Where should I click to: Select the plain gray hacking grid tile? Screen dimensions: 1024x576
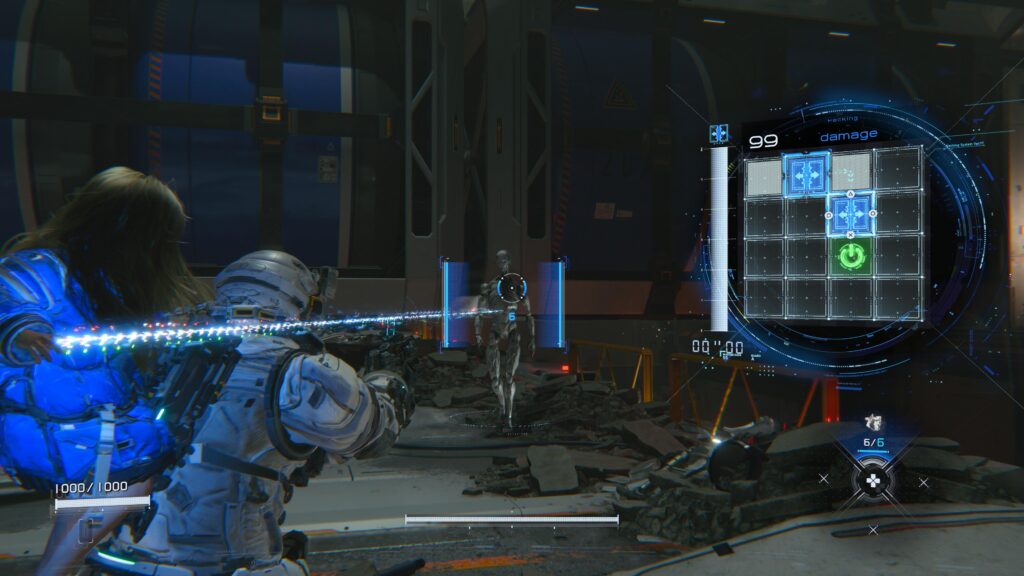[763, 177]
